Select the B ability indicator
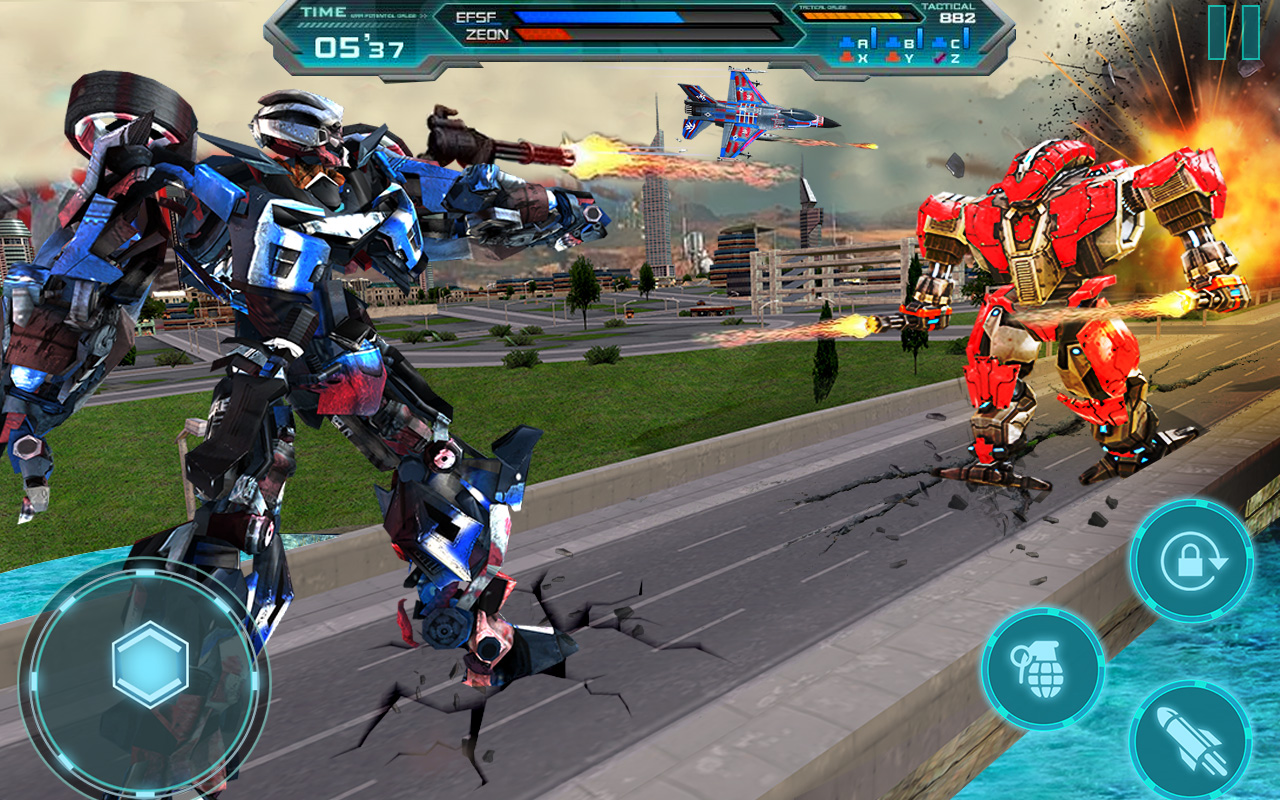Viewport: 1280px width, 800px height. point(910,42)
